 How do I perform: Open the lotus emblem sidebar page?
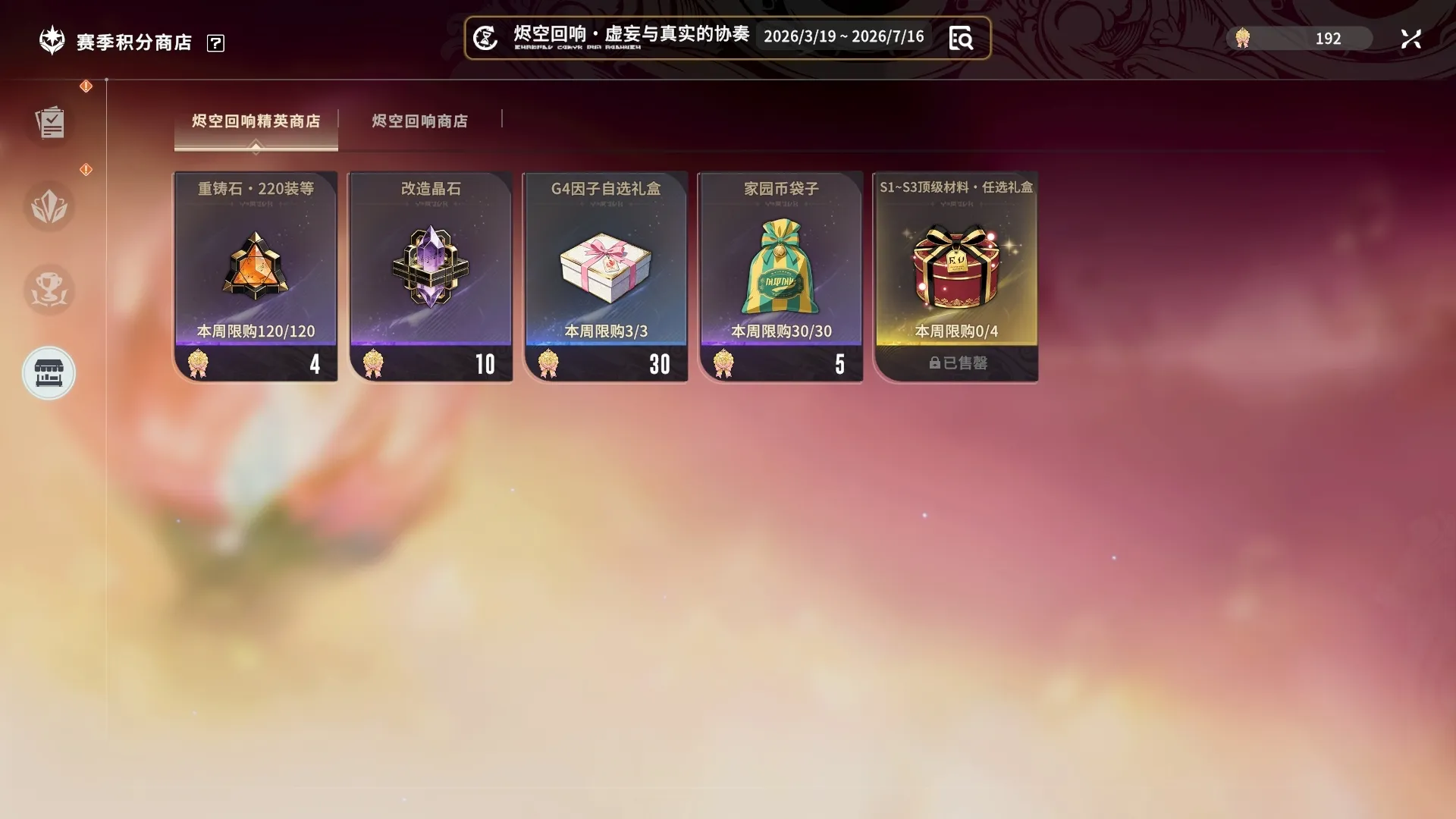tap(49, 206)
